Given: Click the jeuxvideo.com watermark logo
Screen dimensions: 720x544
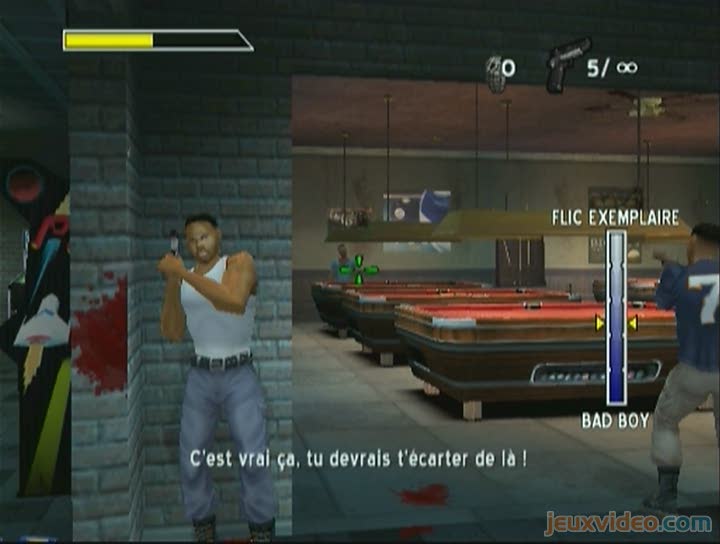Looking at the screenshot, I should tap(628, 522).
